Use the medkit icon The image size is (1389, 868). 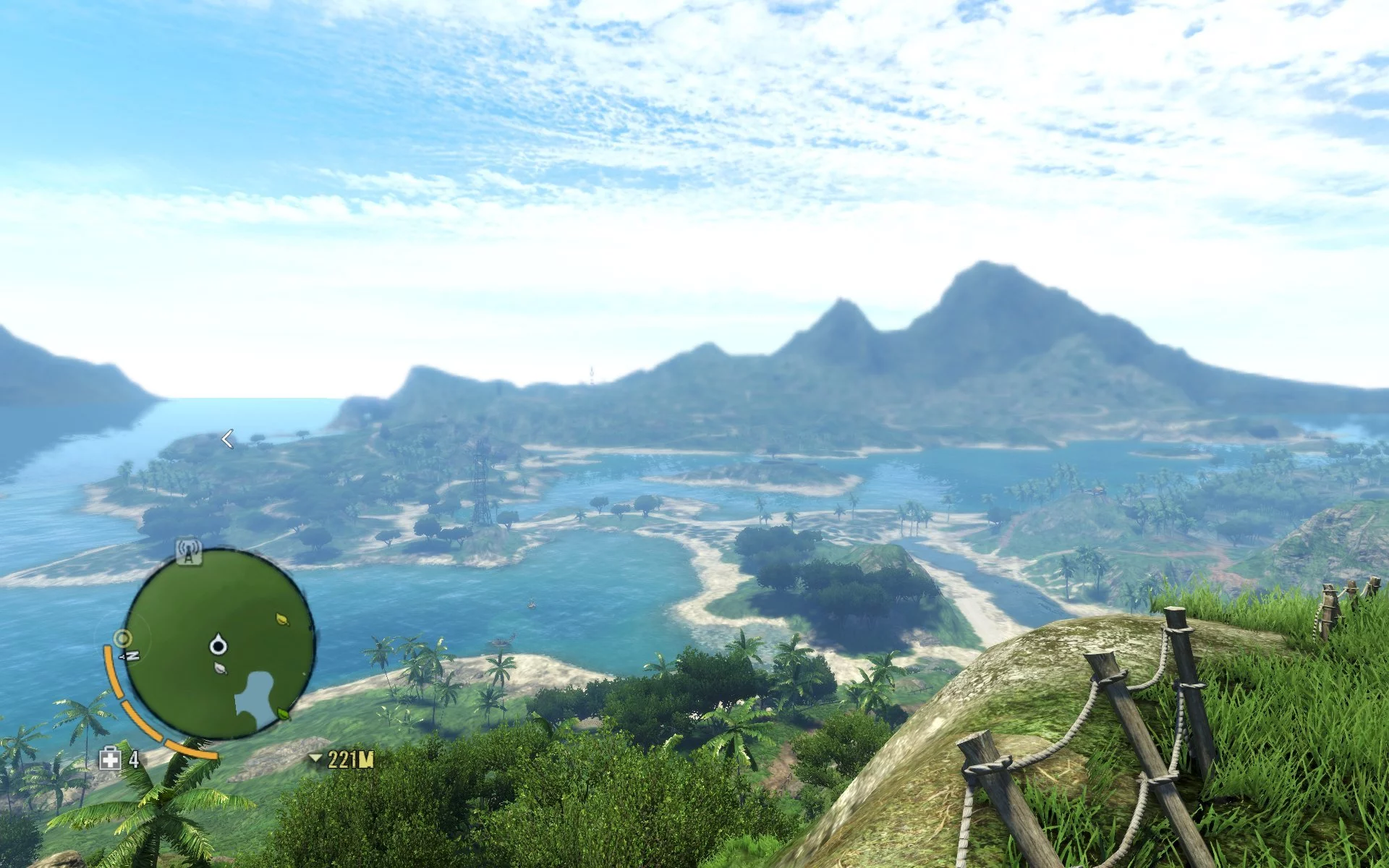[x=110, y=759]
